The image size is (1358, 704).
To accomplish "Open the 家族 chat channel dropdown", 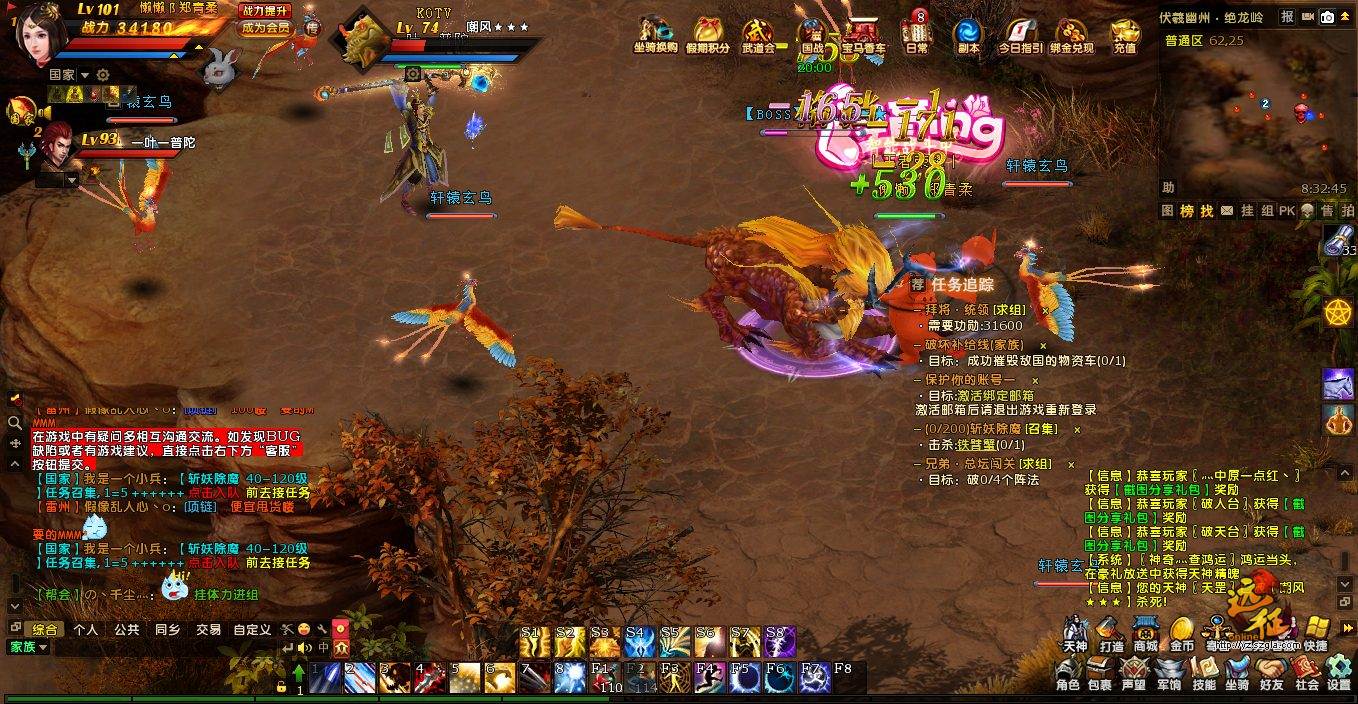I will [29, 648].
